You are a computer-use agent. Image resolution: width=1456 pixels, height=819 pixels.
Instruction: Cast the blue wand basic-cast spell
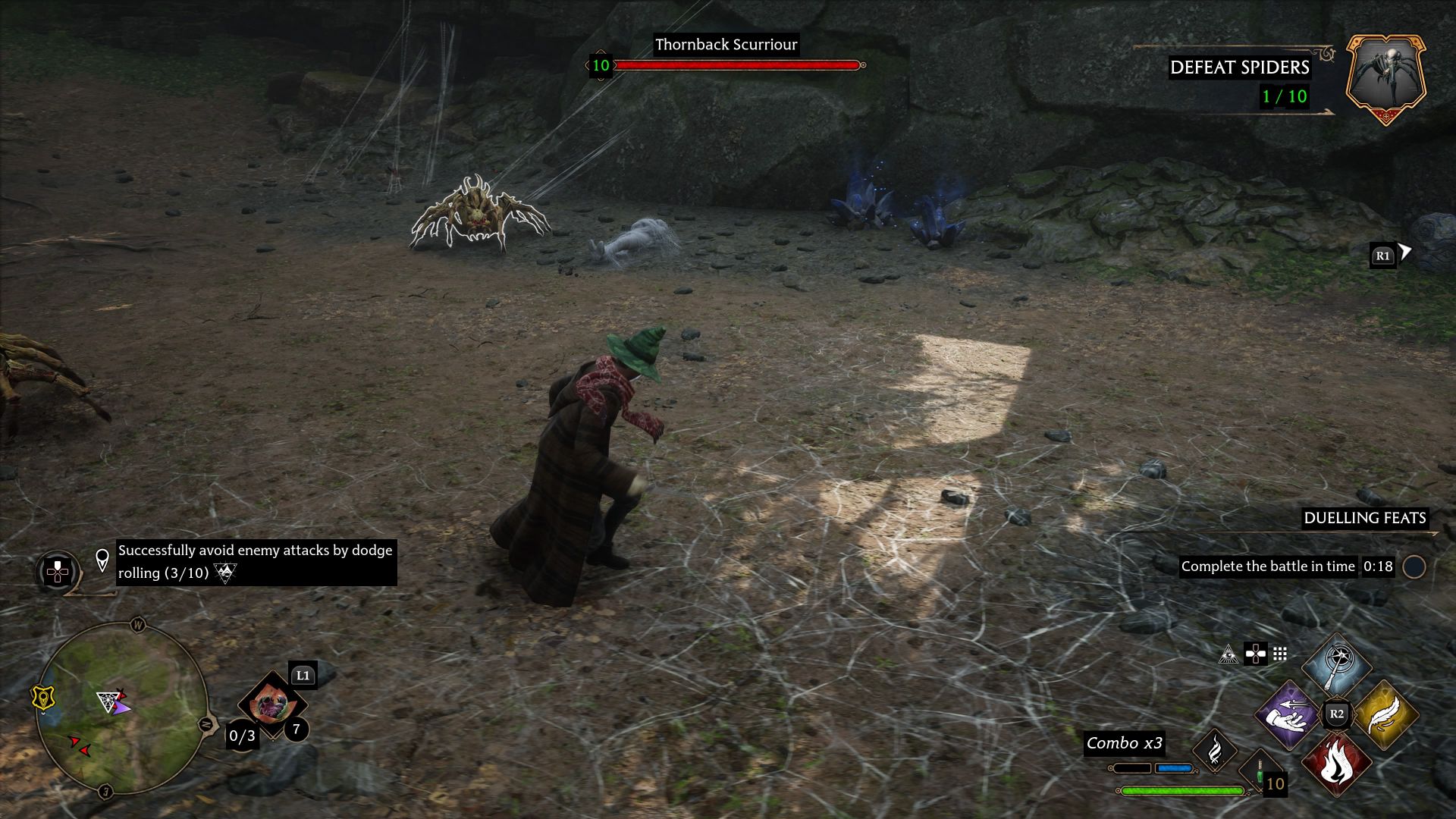tap(1336, 665)
